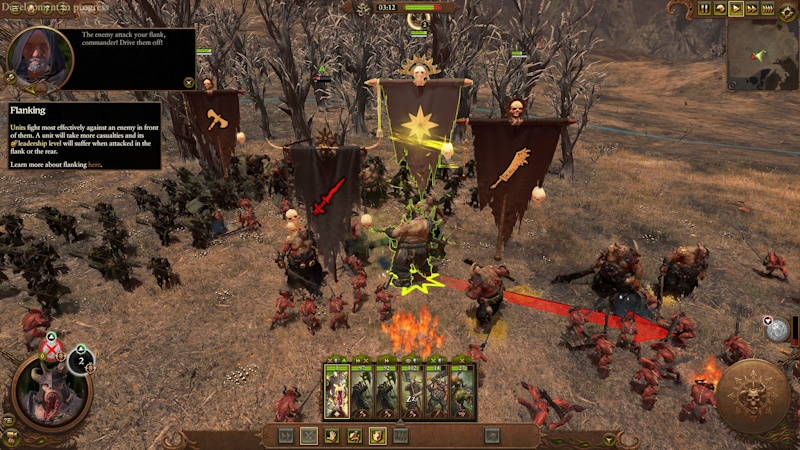Image resolution: width=800 pixels, height=450 pixels.
Task: Select the sleeping unit card marked Zz
Action: 411,391
